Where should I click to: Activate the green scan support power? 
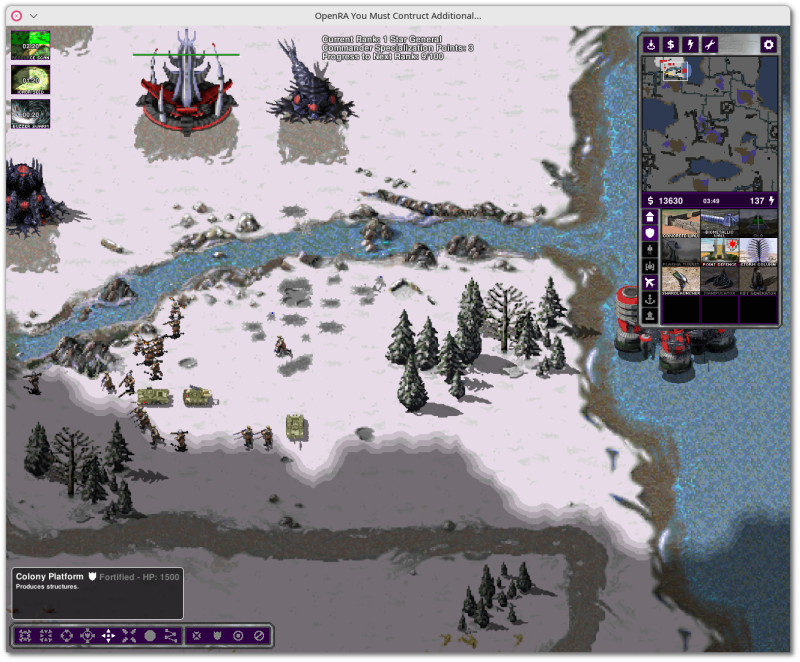pos(31,46)
